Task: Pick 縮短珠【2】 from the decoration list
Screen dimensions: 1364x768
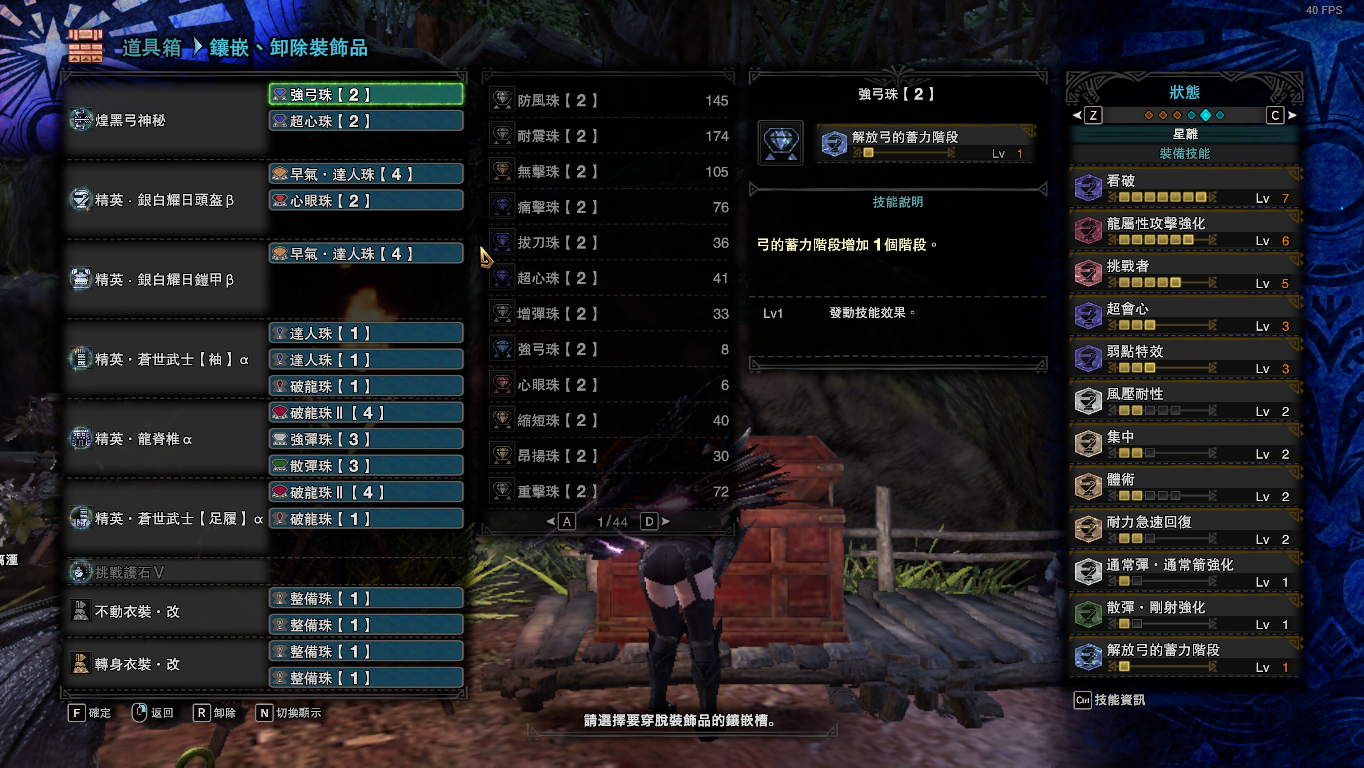Action: [x=610, y=420]
